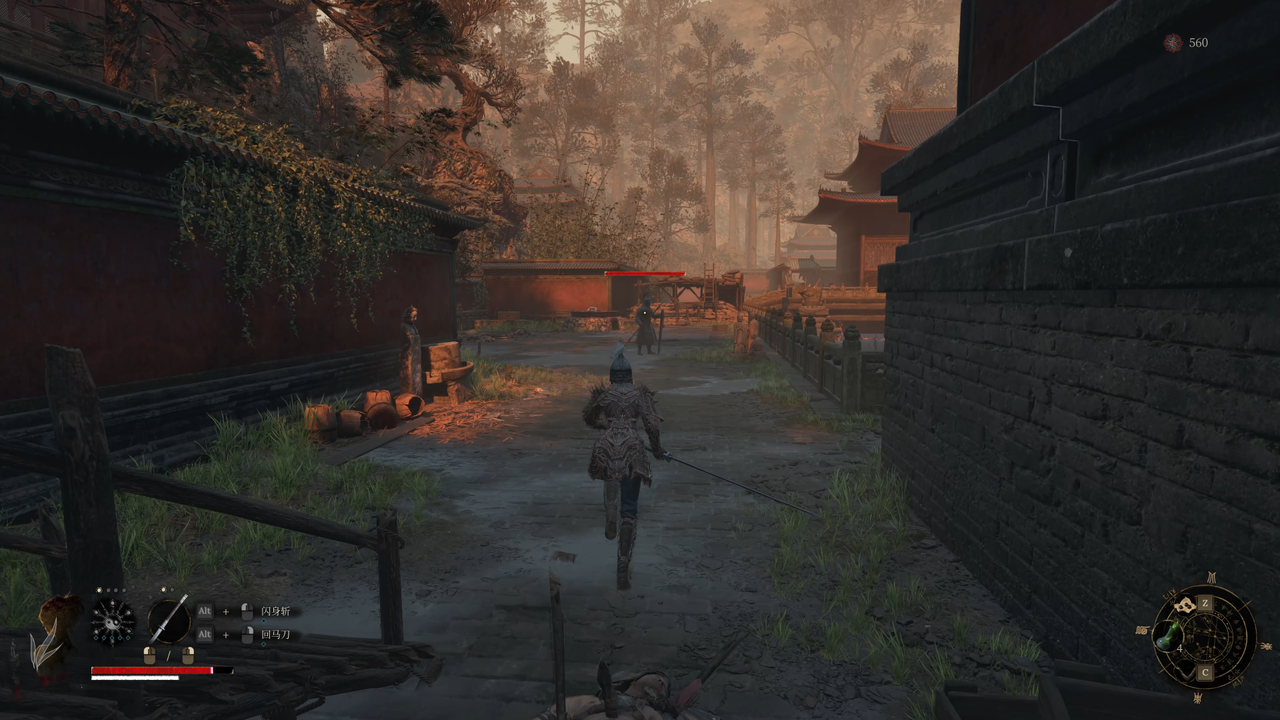Click the 回马刀 skill entry
This screenshot has height=720, width=1280.
[275, 634]
